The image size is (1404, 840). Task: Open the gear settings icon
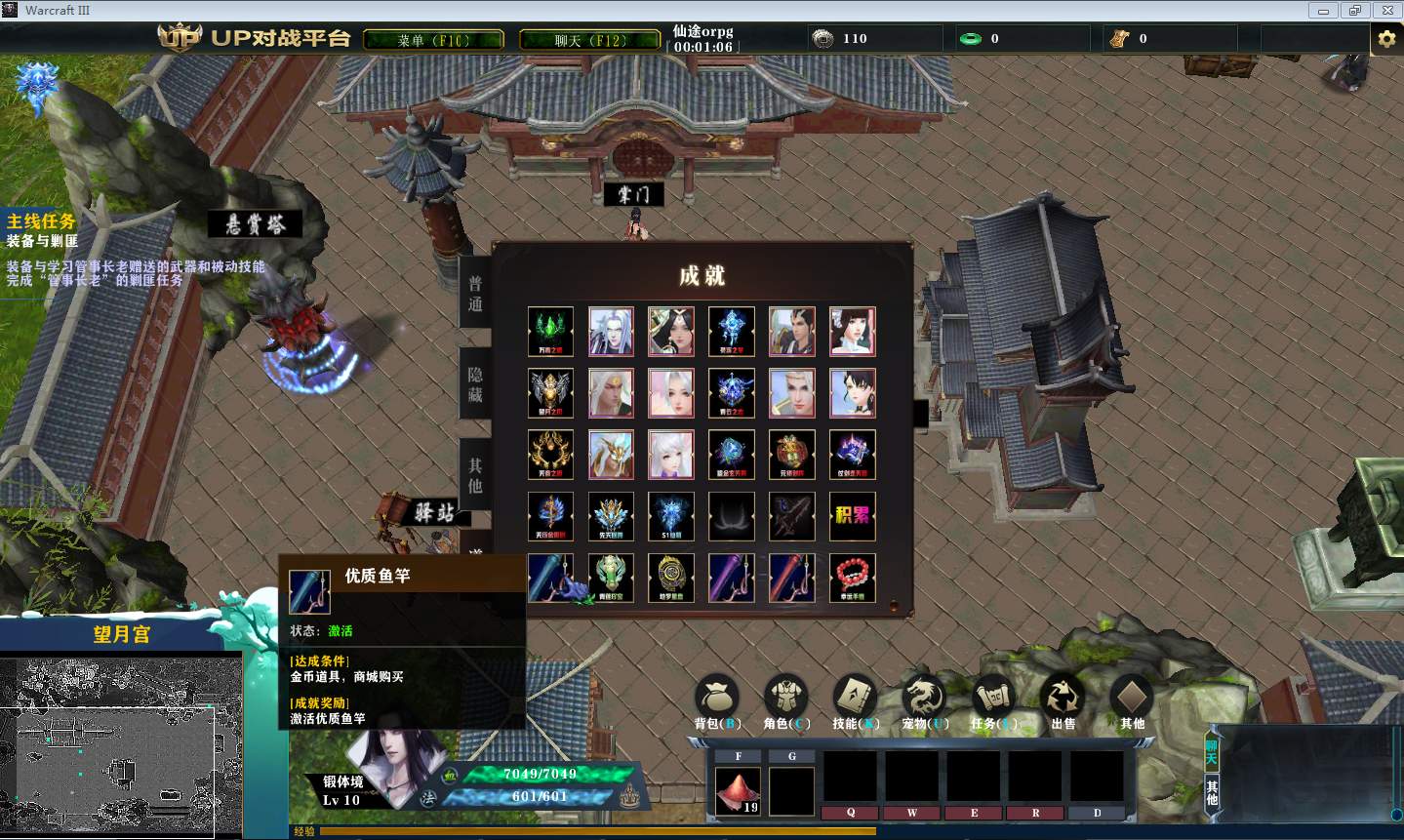1386,39
